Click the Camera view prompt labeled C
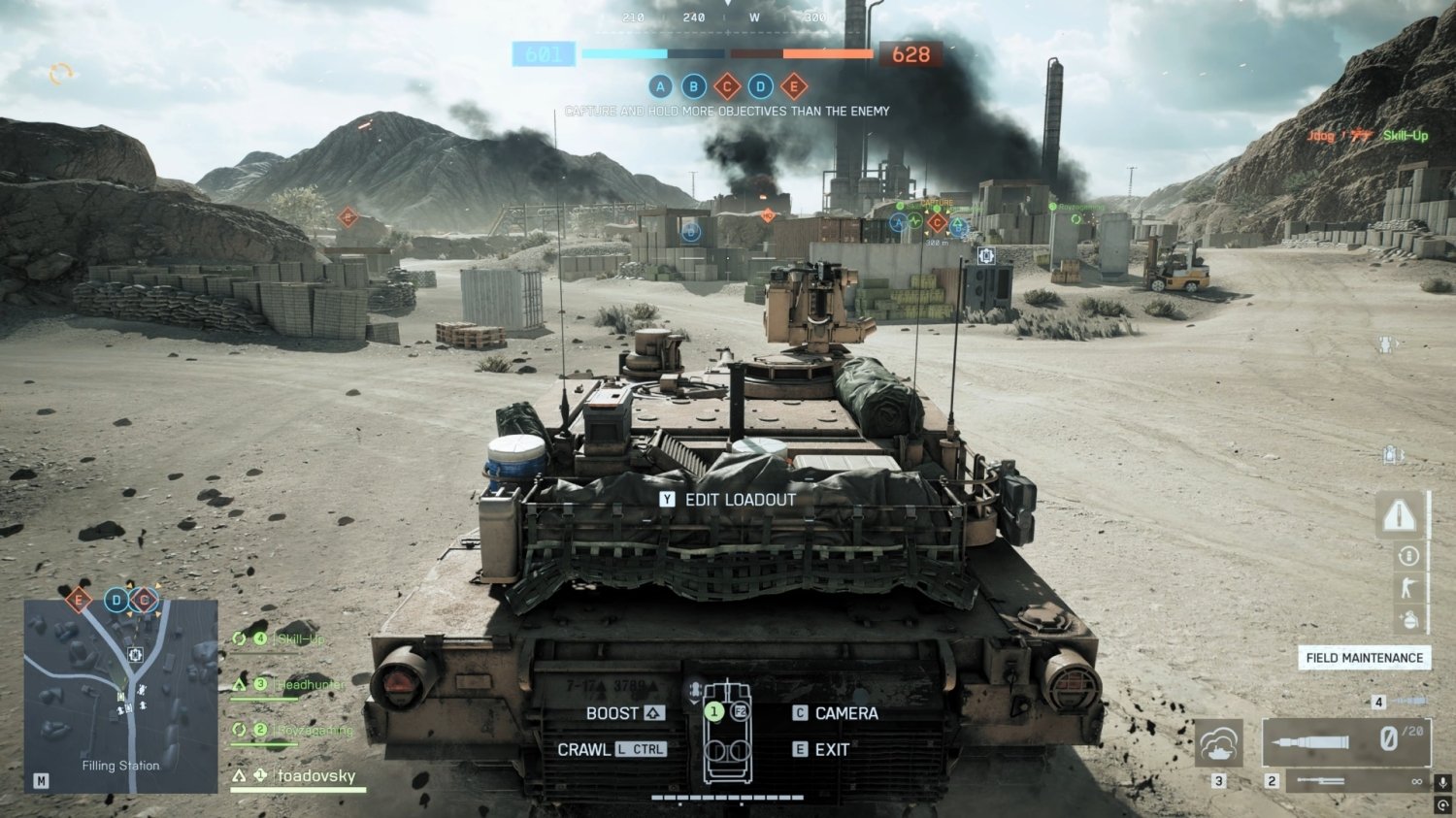 click(x=799, y=712)
